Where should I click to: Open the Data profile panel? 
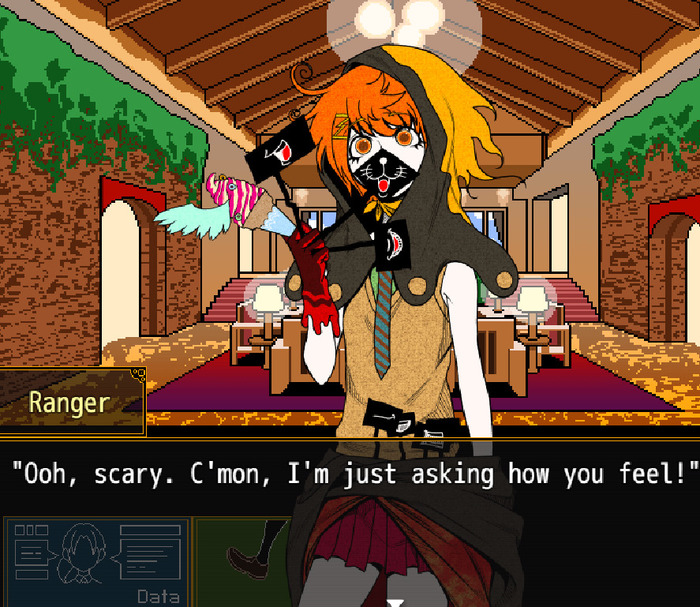click(97, 562)
